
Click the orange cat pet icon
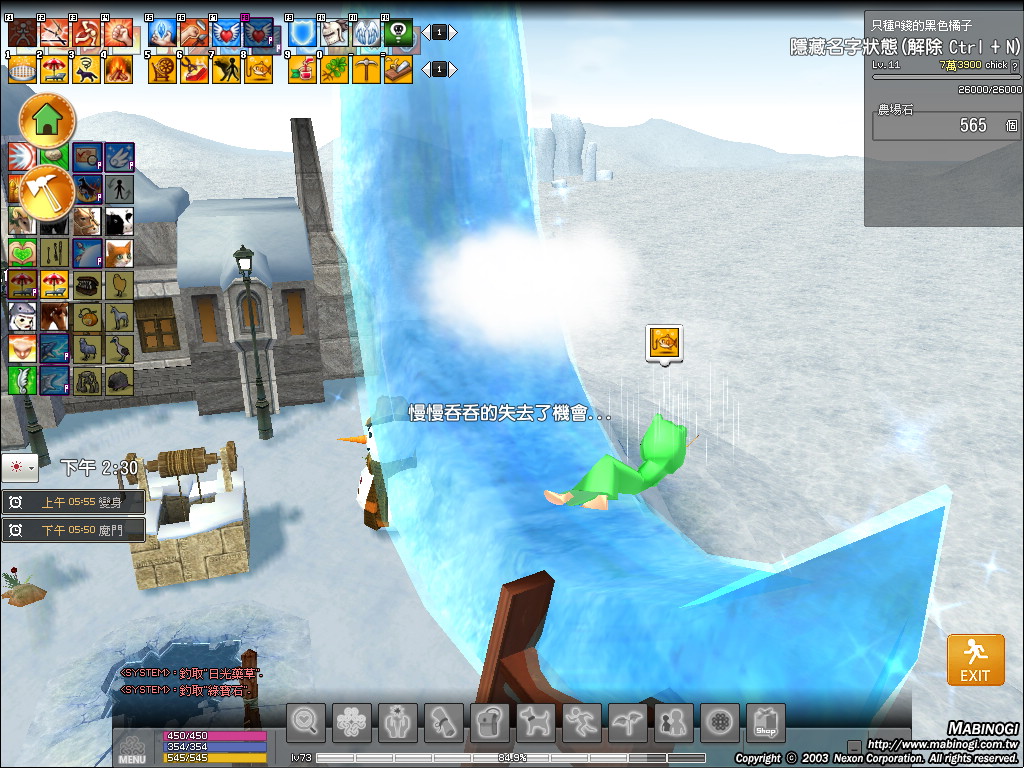pos(119,252)
